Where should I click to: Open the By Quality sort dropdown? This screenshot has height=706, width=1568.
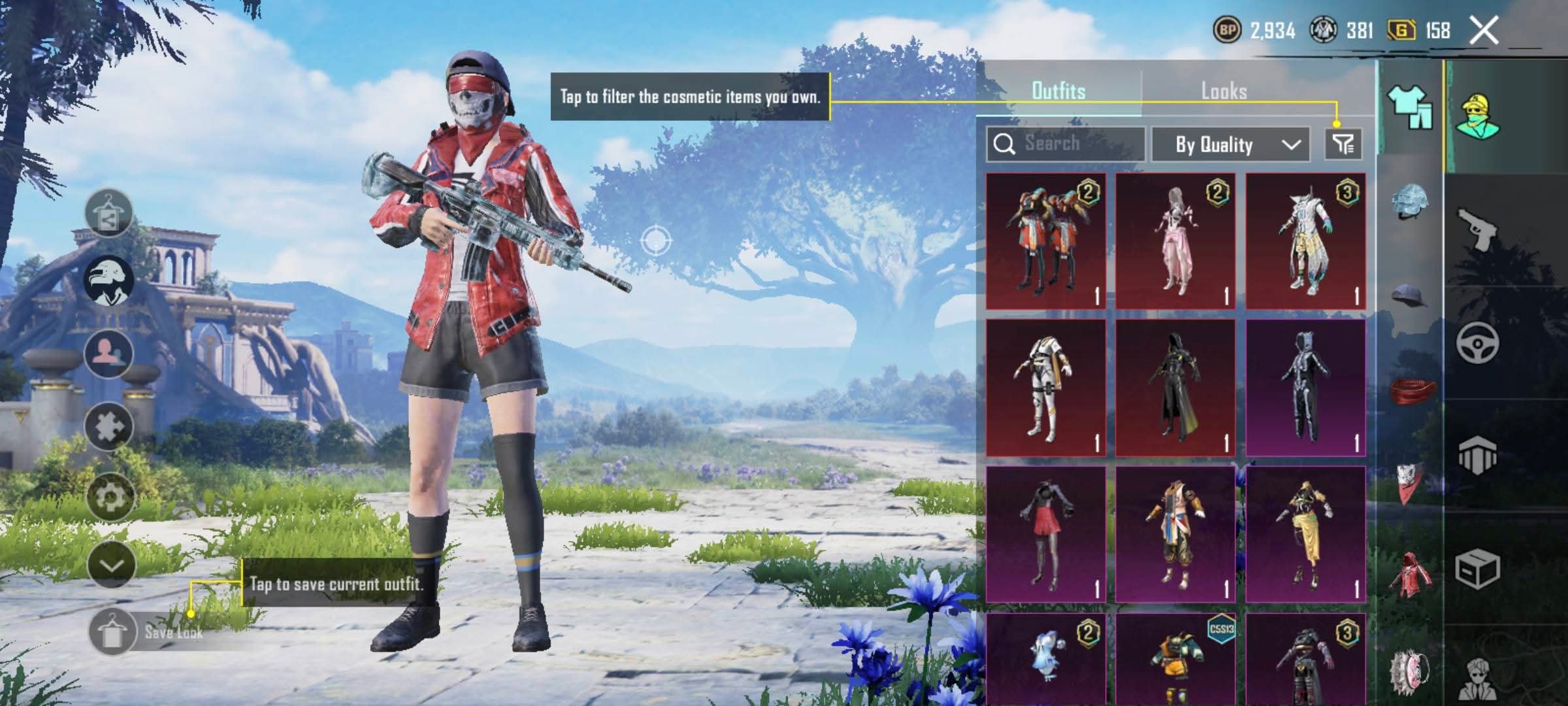click(x=1230, y=144)
